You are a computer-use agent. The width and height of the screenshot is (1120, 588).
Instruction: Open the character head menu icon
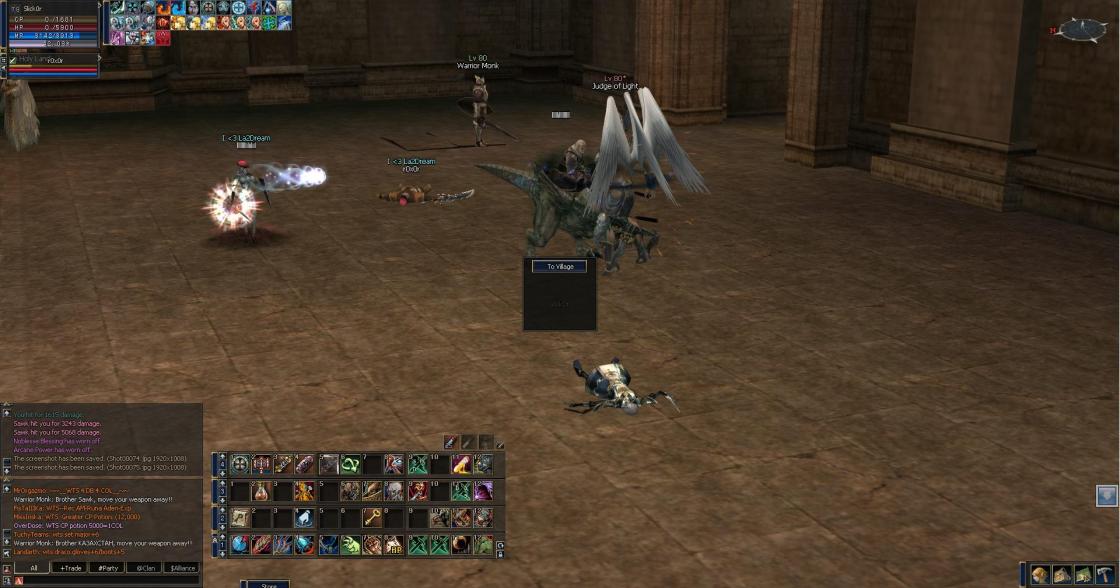click(x=1041, y=575)
